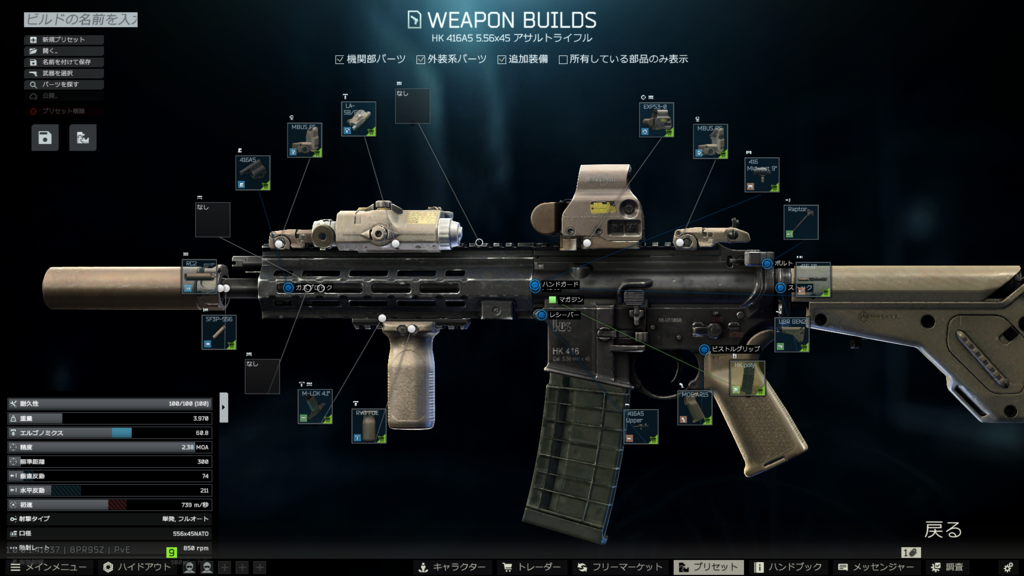This screenshot has width=1024, height=576.
Task: Toggle the 外装系パーツ checkbox
Action: [421, 59]
